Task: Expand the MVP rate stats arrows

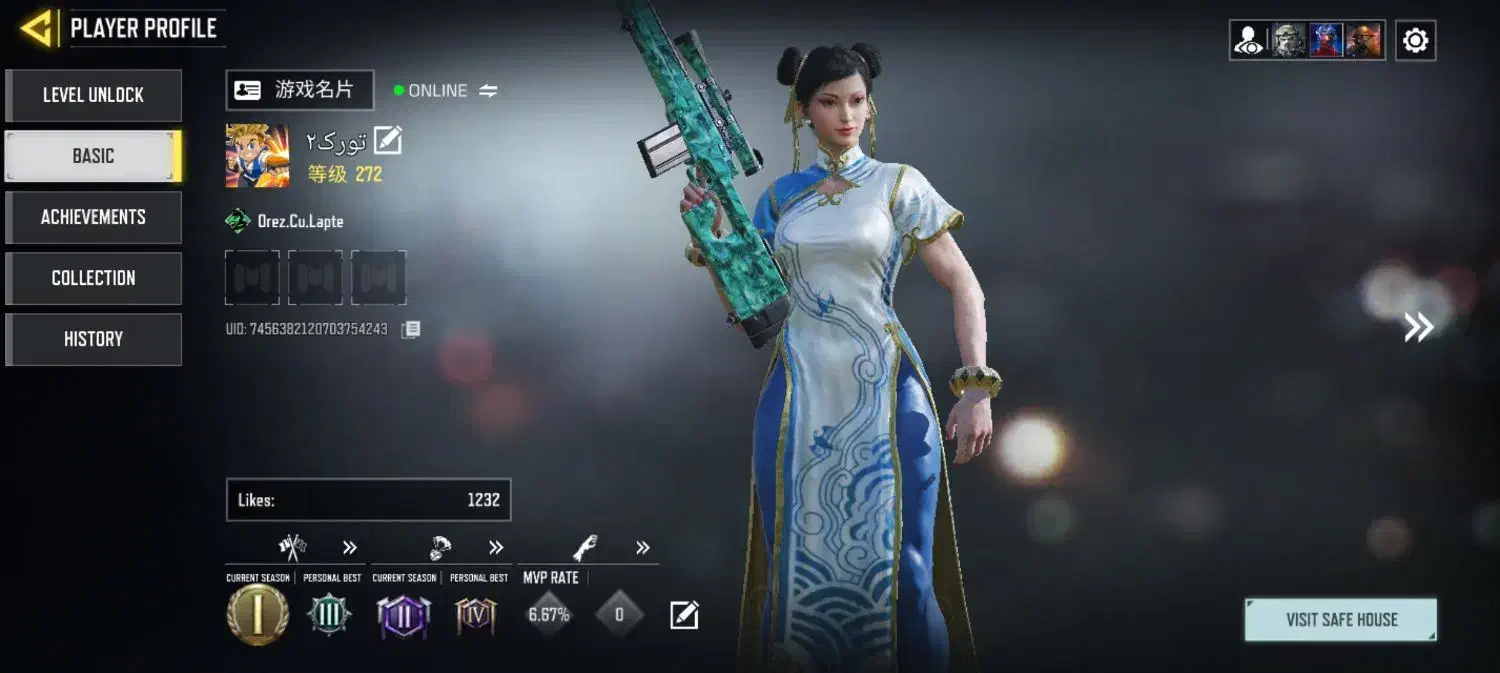Action: [642, 547]
